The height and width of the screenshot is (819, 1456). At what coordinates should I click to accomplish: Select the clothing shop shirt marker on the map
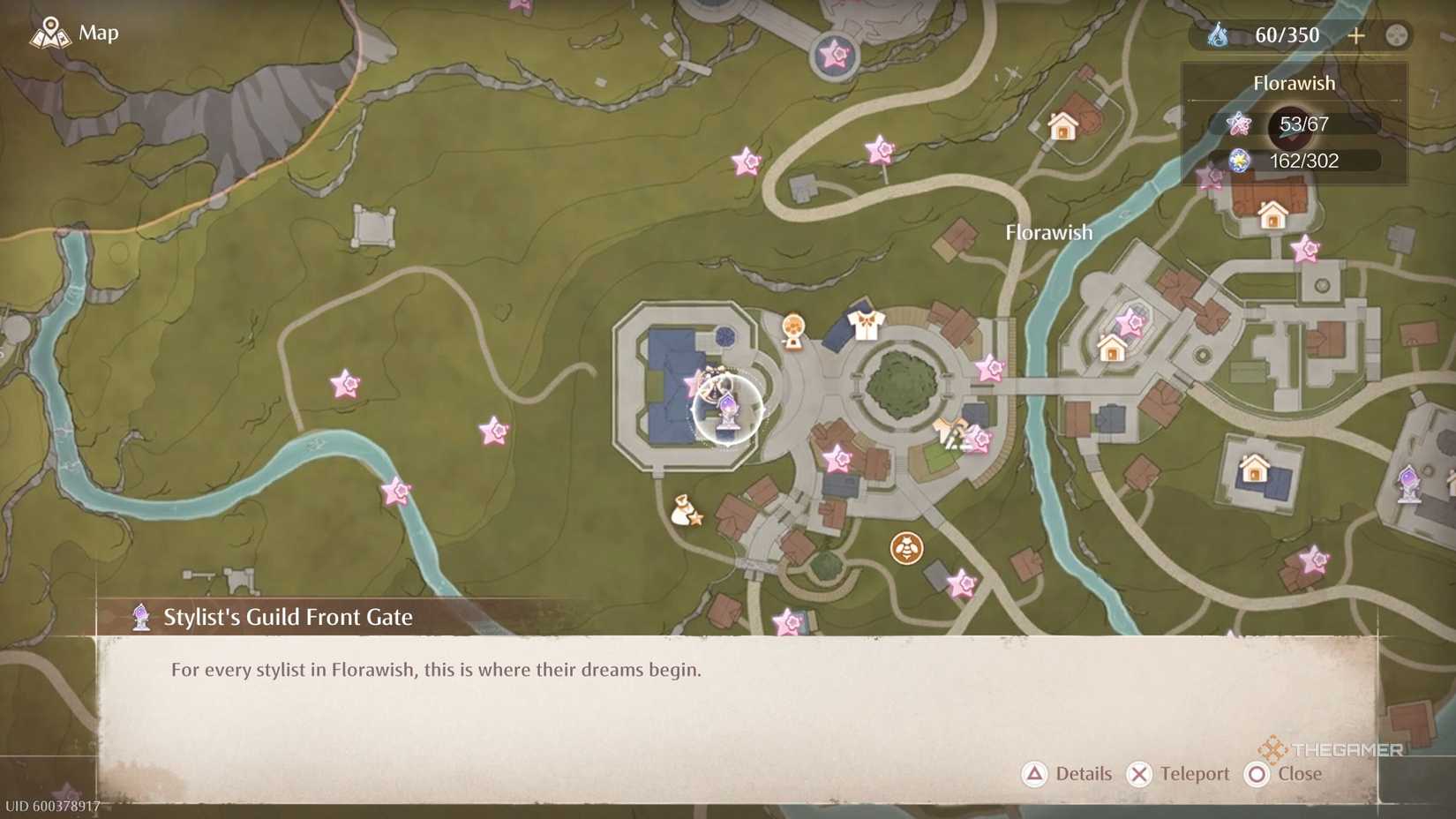(866, 324)
